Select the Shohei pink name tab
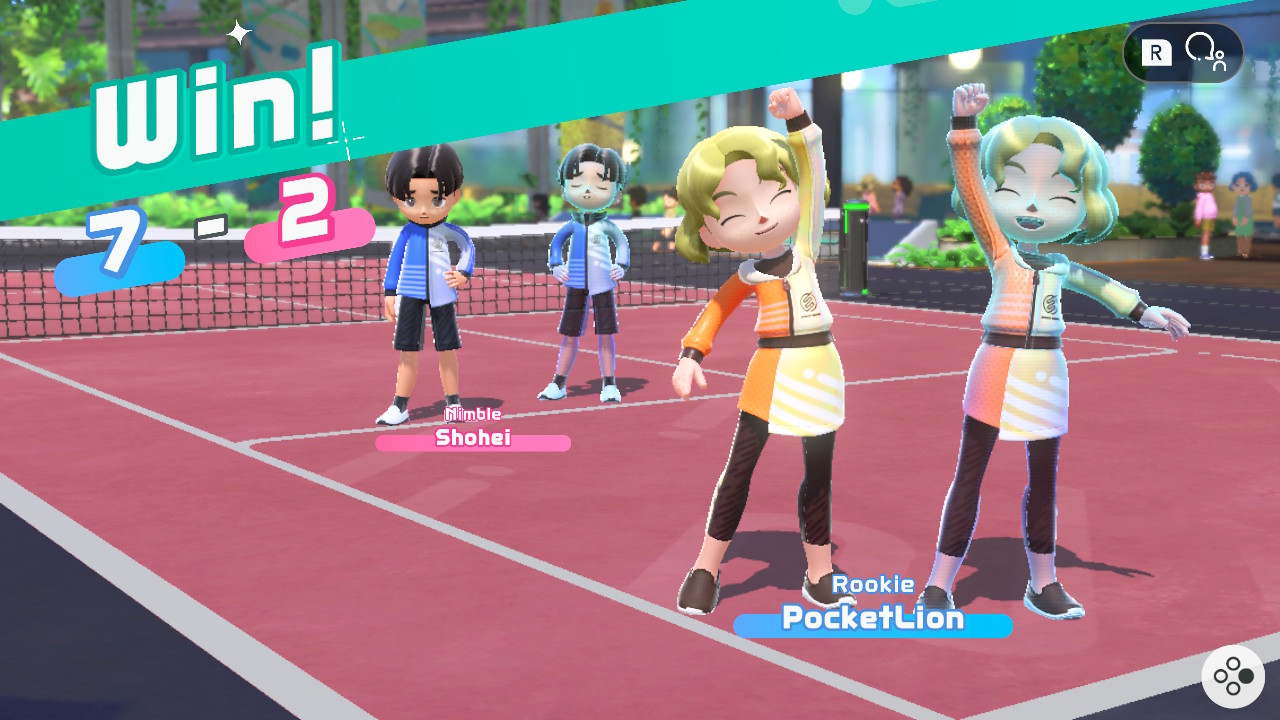The height and width of the screenshot is (720, 1280). coord(472,440)
